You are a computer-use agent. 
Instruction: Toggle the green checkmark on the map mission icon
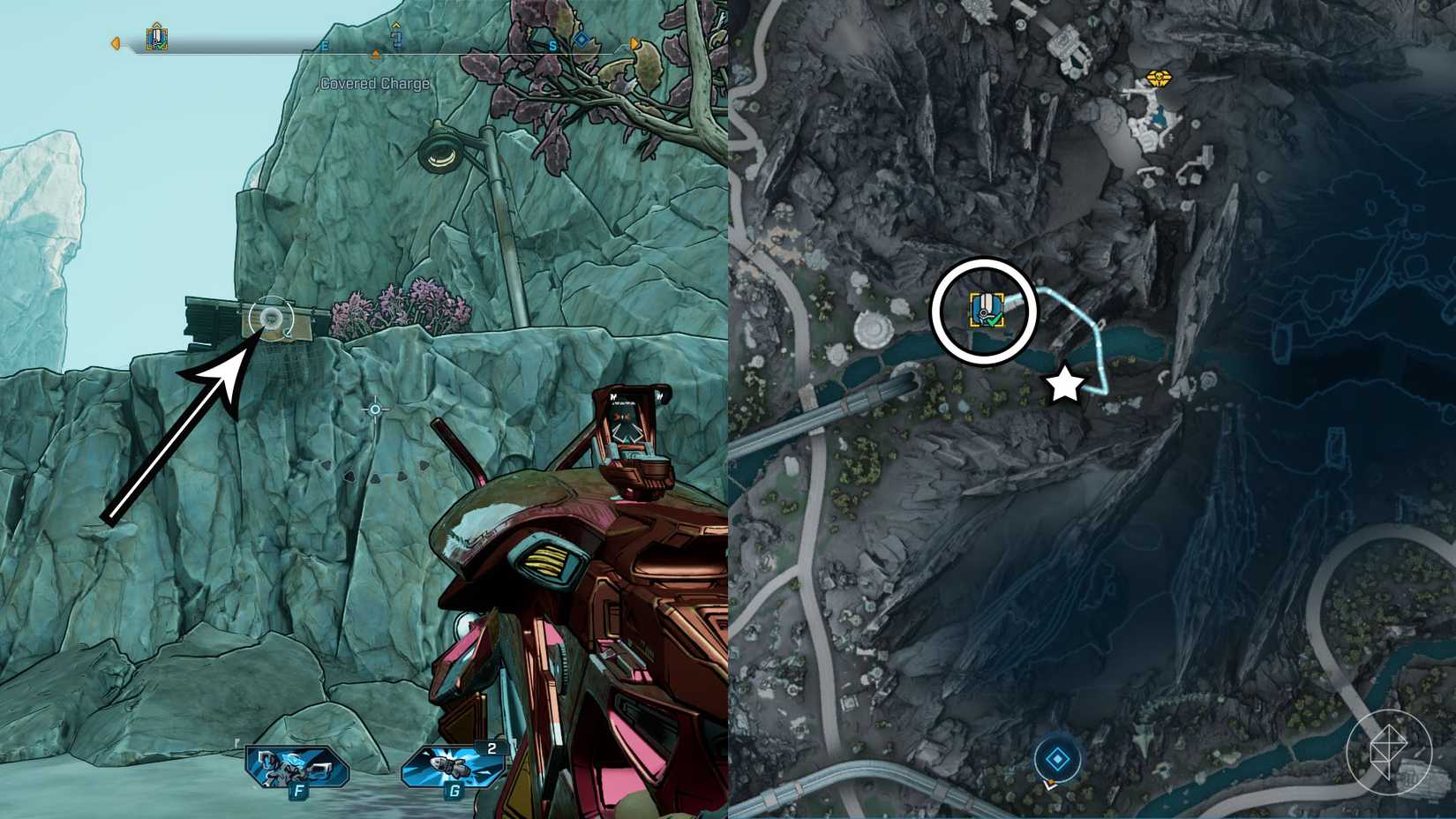pyautogui.click(x=992, y=320)
